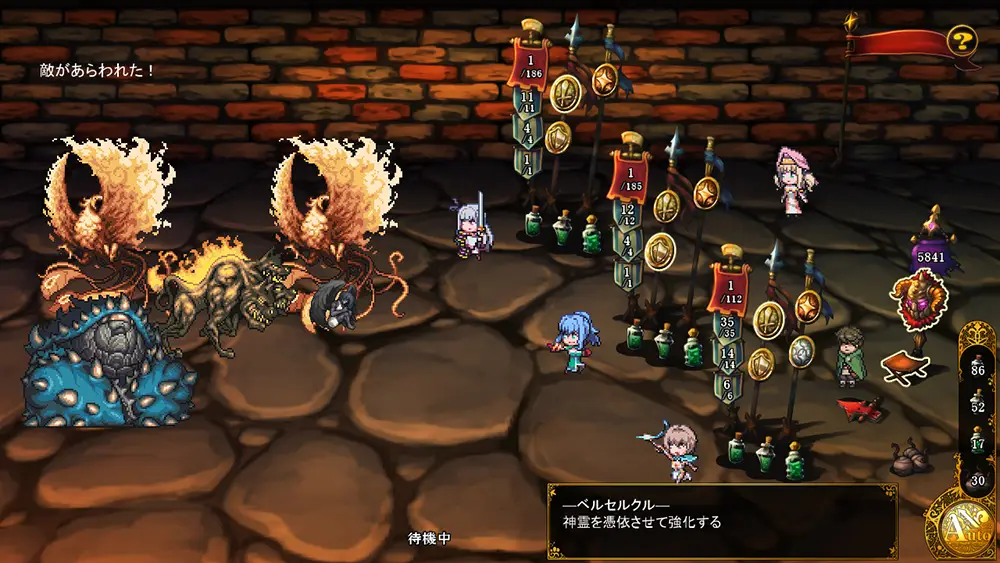Activate the star coin beside the 1/186 banner
Viewport: 1000px width, 563px height.
(x=604, y=79)
